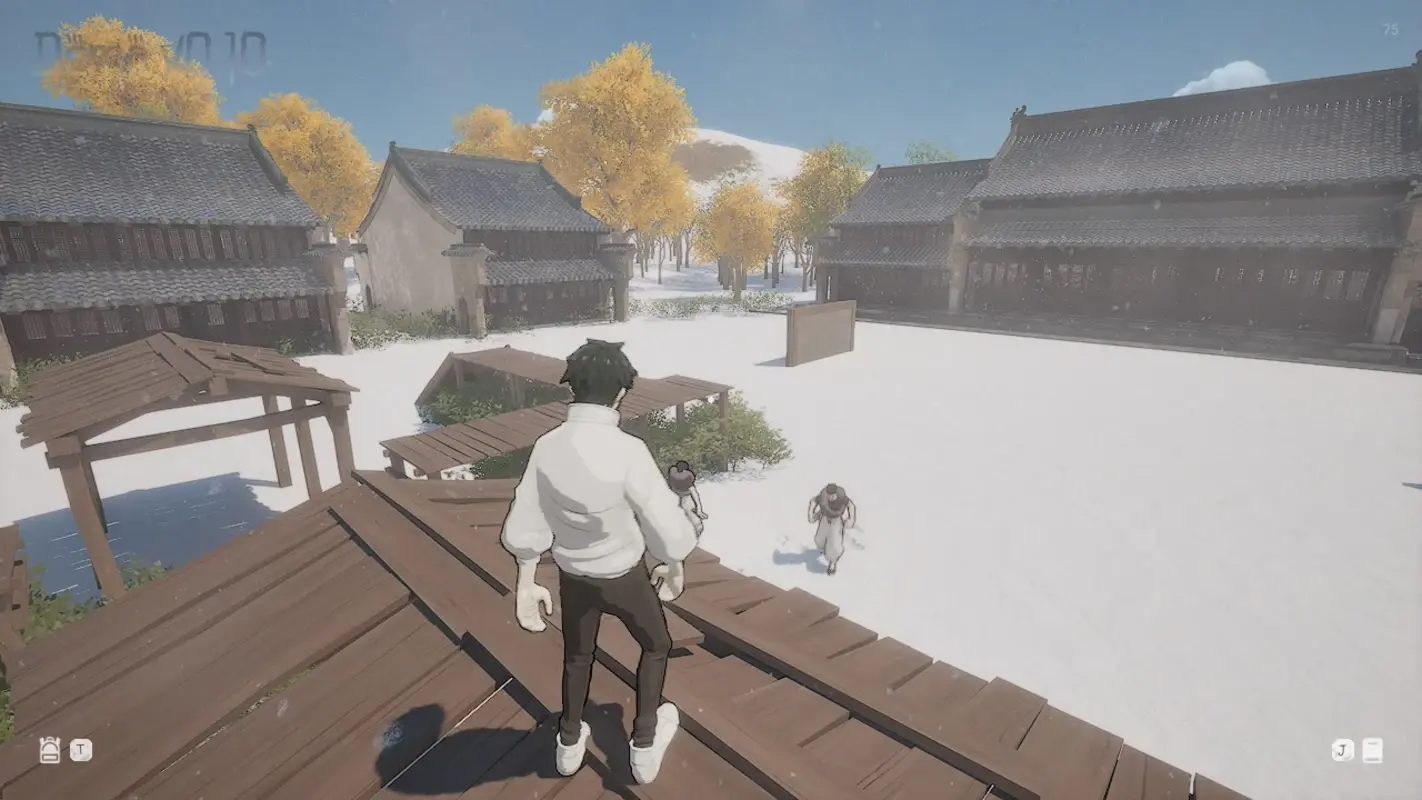Select the NPC walking in the snow
Viewport: 1422px width, 800px height.
[x=832, y=520]
